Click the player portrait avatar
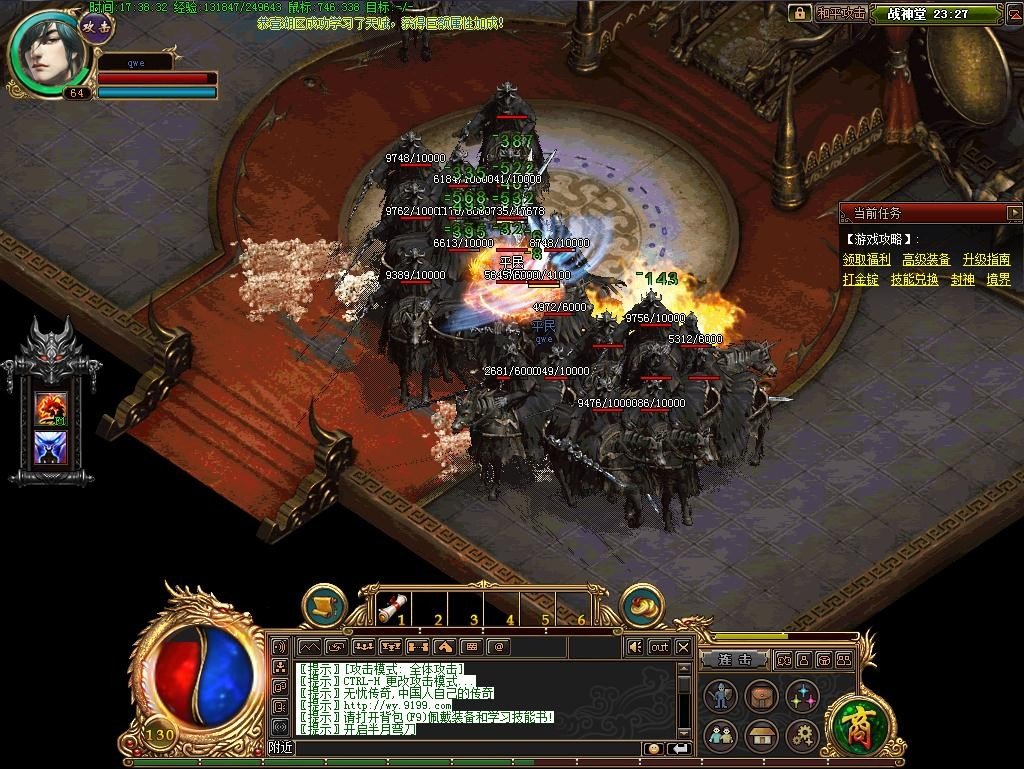 tap(46, 52)
